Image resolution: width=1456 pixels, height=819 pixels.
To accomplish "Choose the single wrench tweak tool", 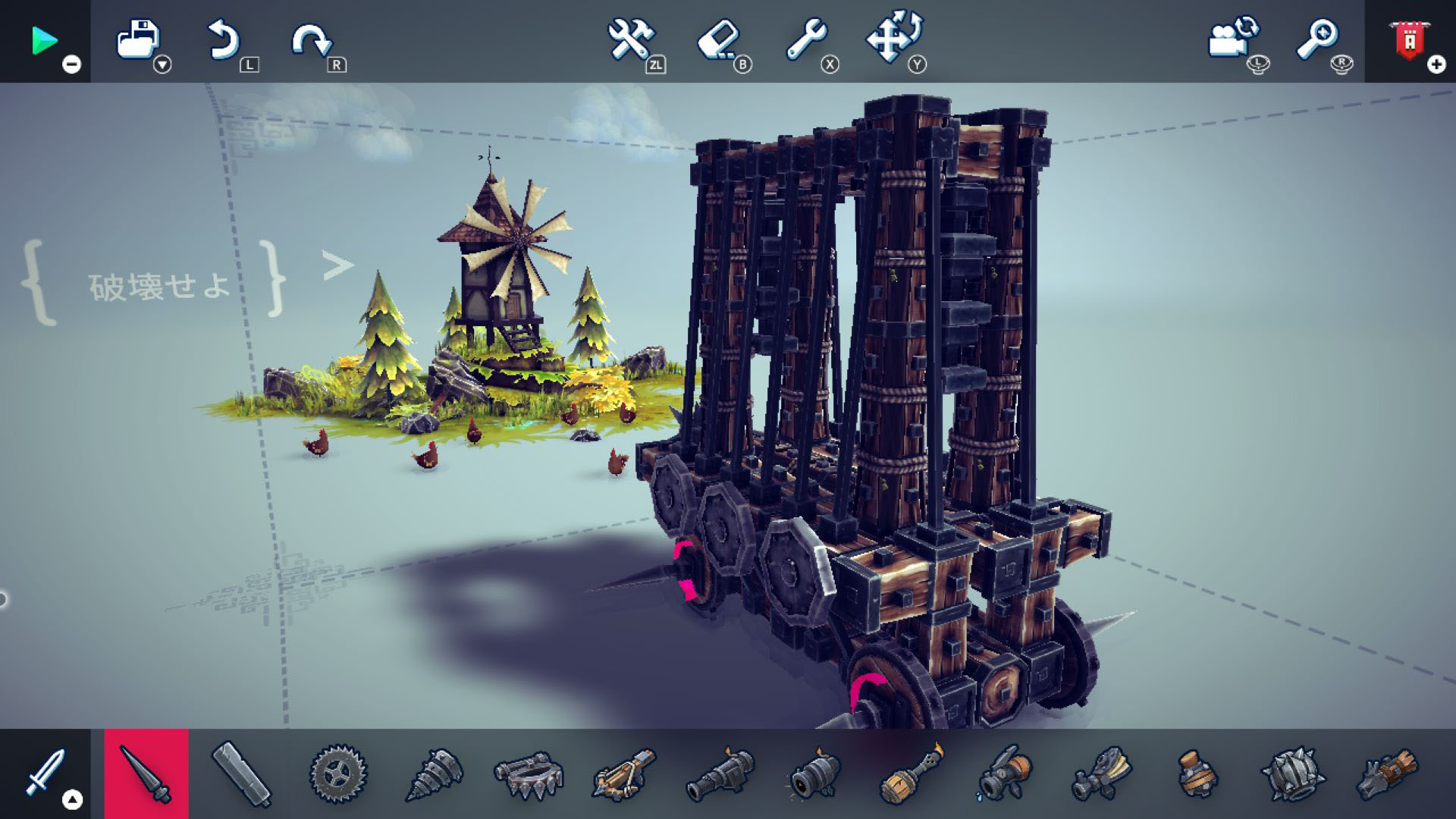I will coord(805,39).
